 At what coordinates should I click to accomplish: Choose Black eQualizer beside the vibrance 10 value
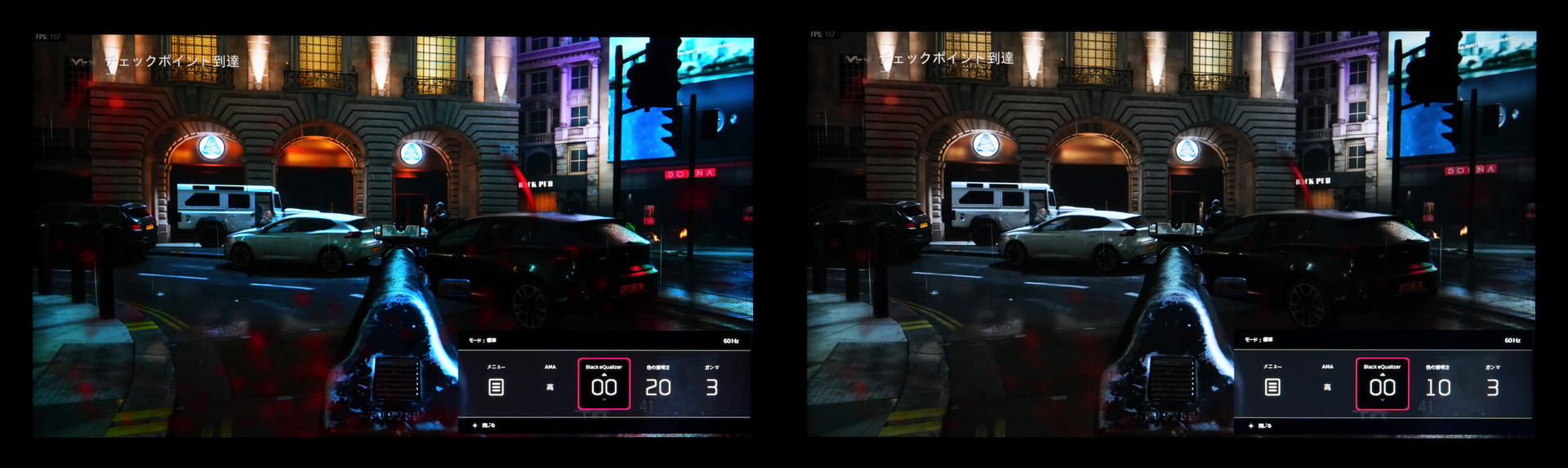tap(1382, 384)
